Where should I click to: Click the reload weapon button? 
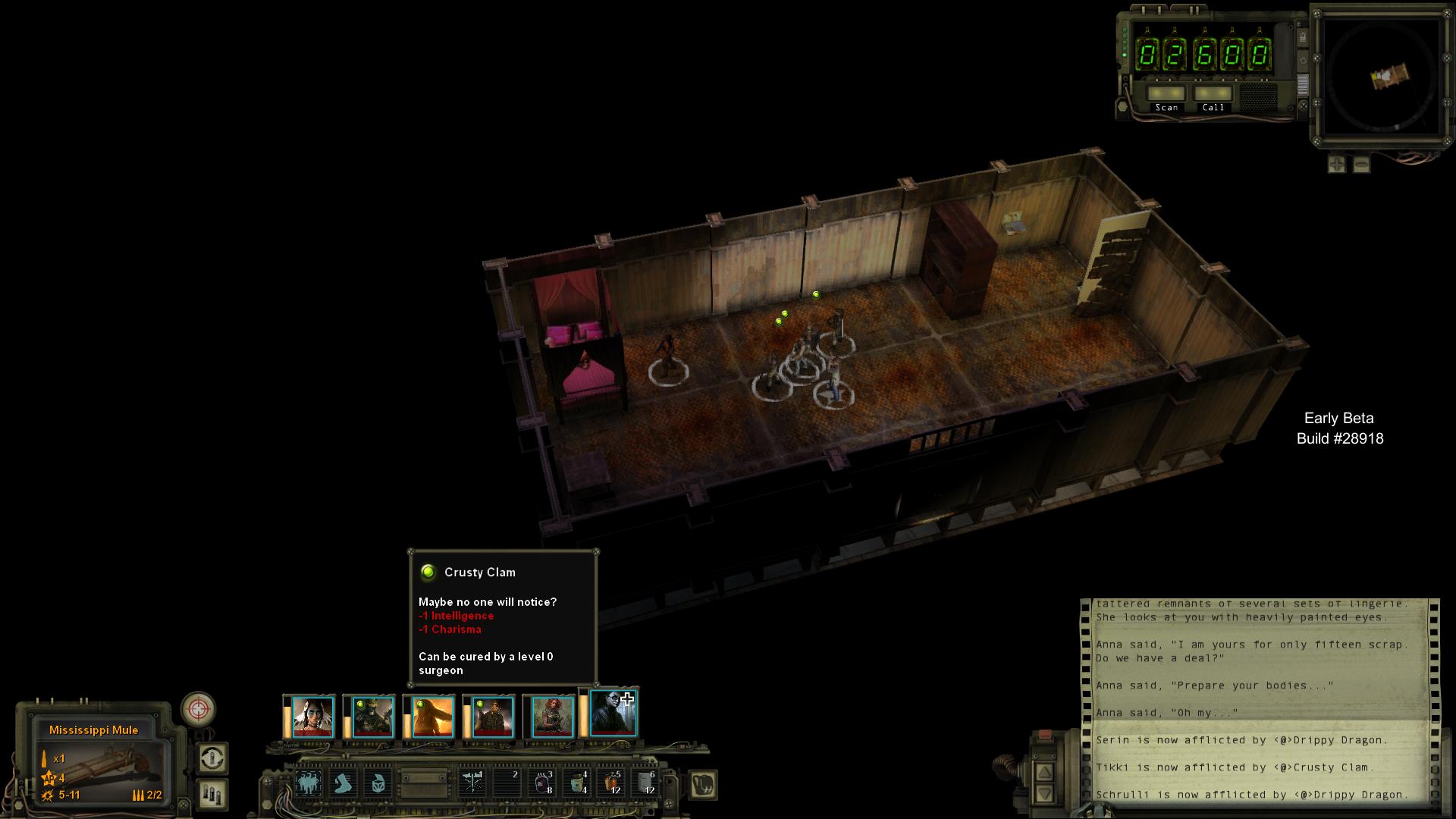click(x=212, y=758)
